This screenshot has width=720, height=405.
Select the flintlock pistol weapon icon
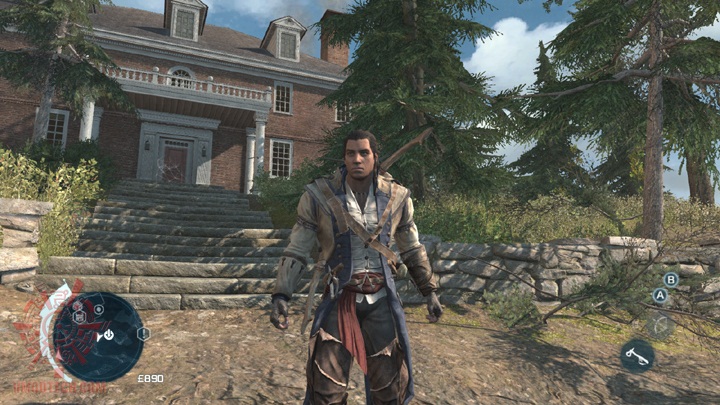pyautogui.click(x=637, y=356)
